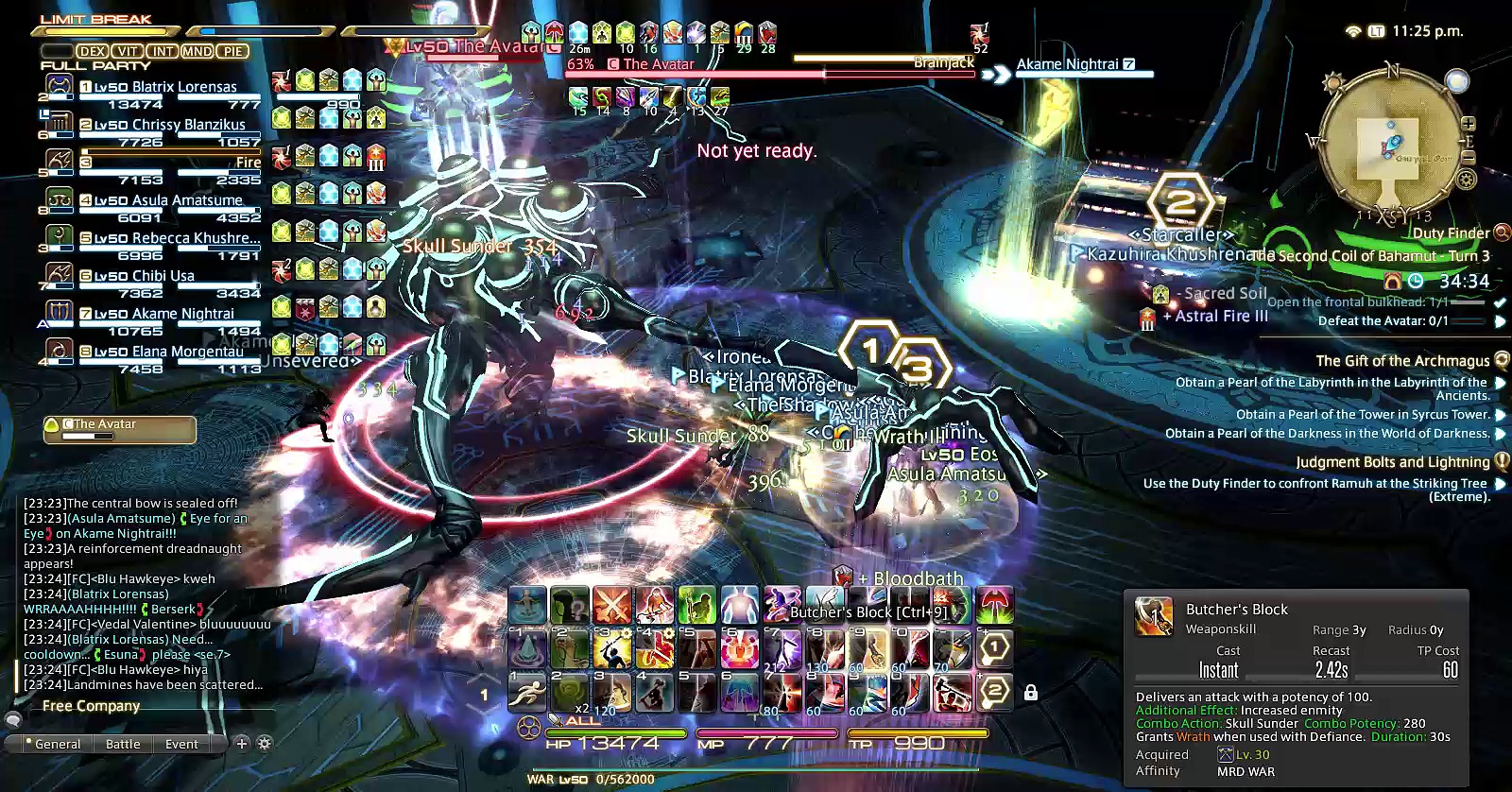The image size is (1512, 792).
Task: Add a new chat tab with plus button
Action: [242, 743]
